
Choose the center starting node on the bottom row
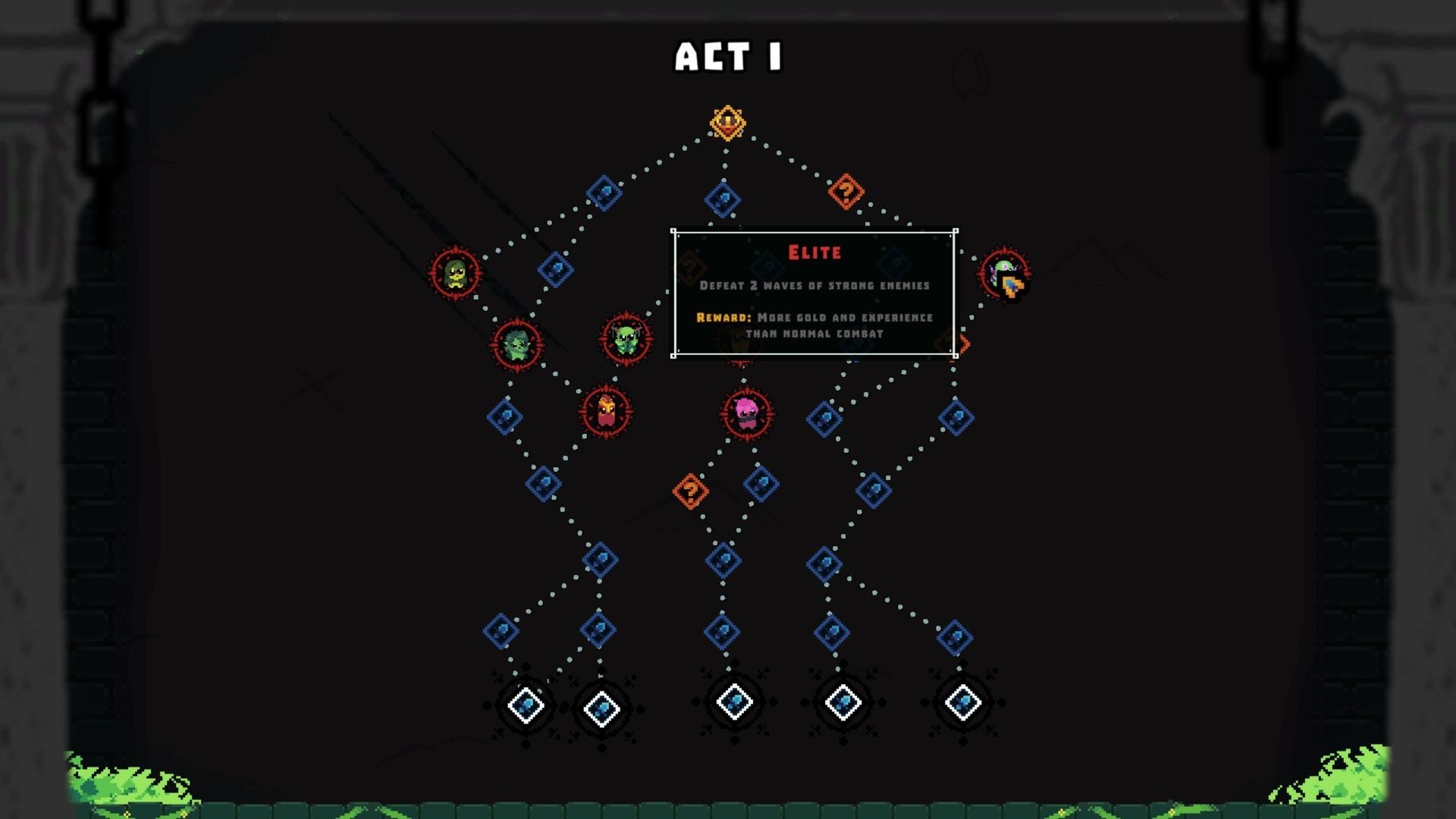pyautogui.click(x=733, y=703)
